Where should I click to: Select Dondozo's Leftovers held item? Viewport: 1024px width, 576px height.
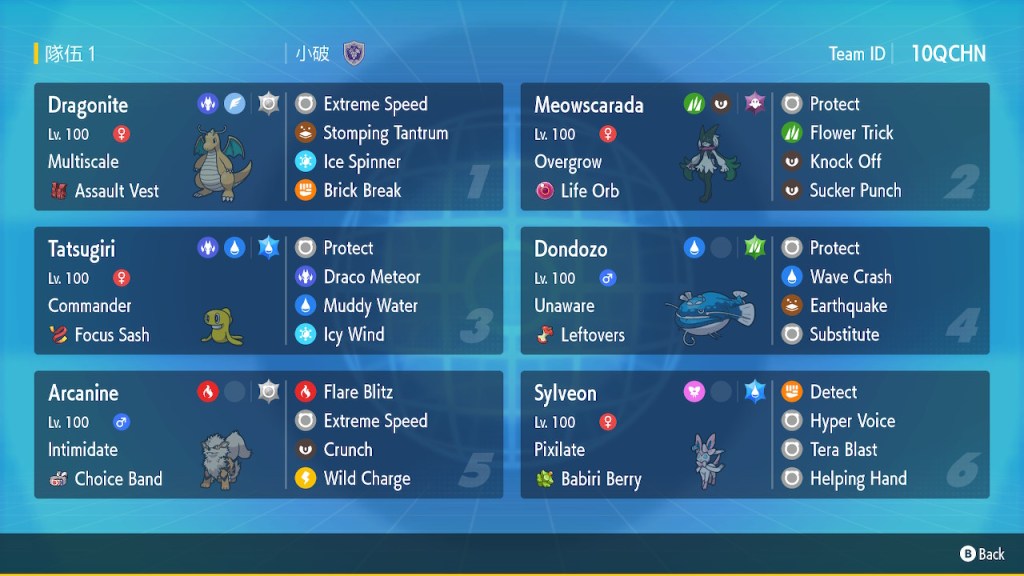point(591,335)
